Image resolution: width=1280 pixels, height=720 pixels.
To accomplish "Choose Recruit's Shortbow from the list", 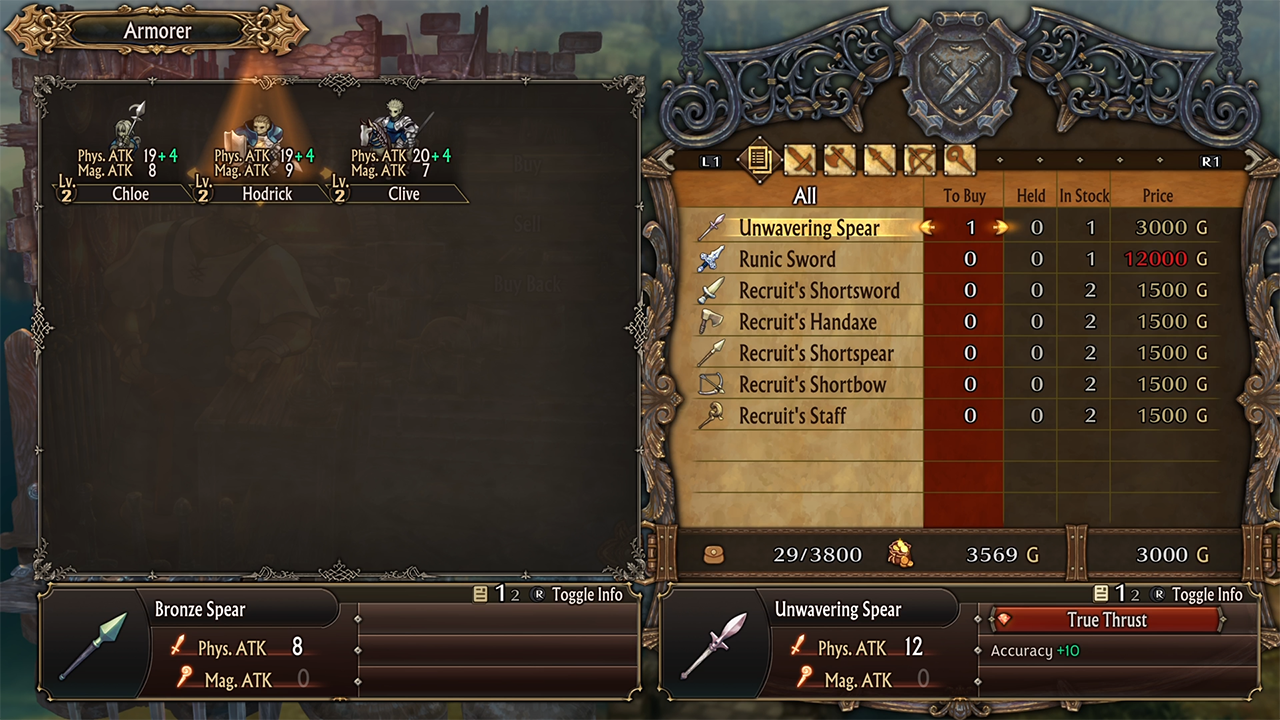I will tap(812, 385).
